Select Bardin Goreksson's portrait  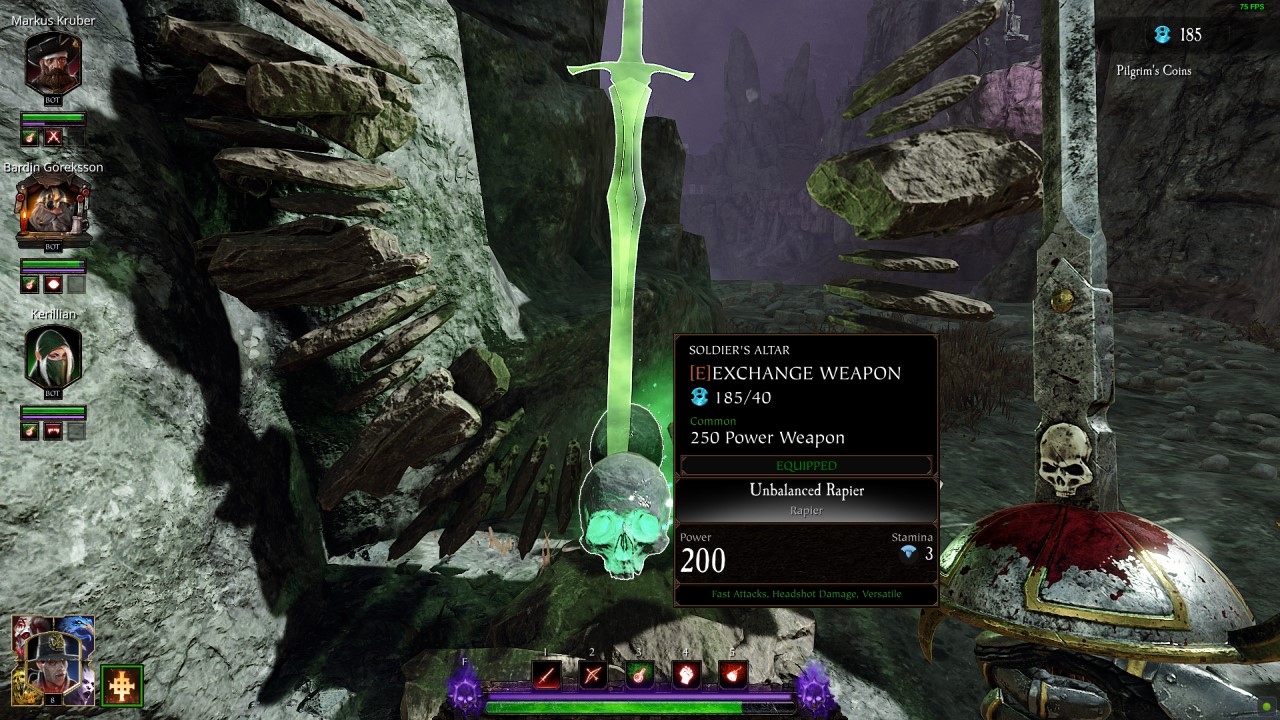pyautogui.click(x=53, y=210)
